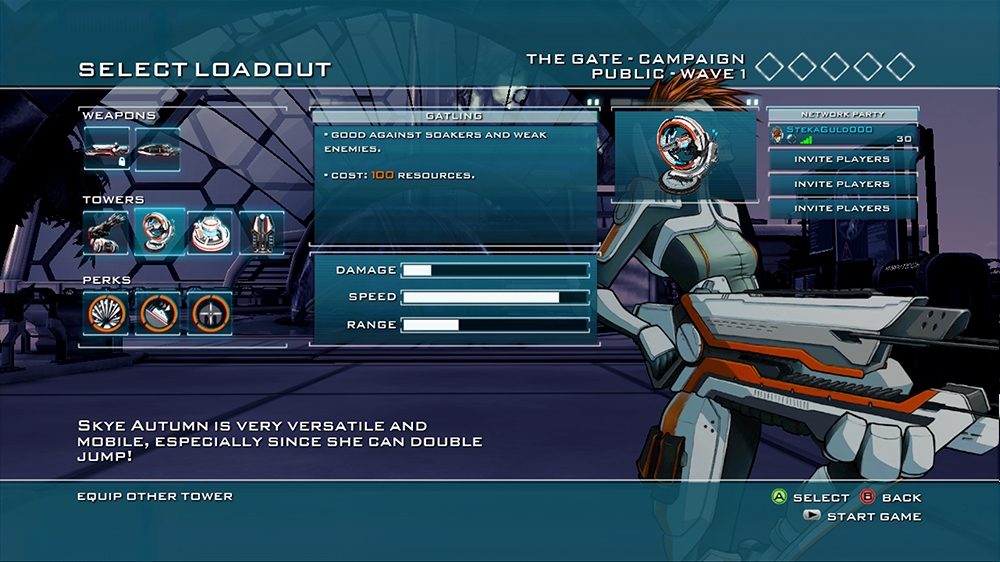Select the white burst perk icon
Screen dimensions: 1000x562
106,313
